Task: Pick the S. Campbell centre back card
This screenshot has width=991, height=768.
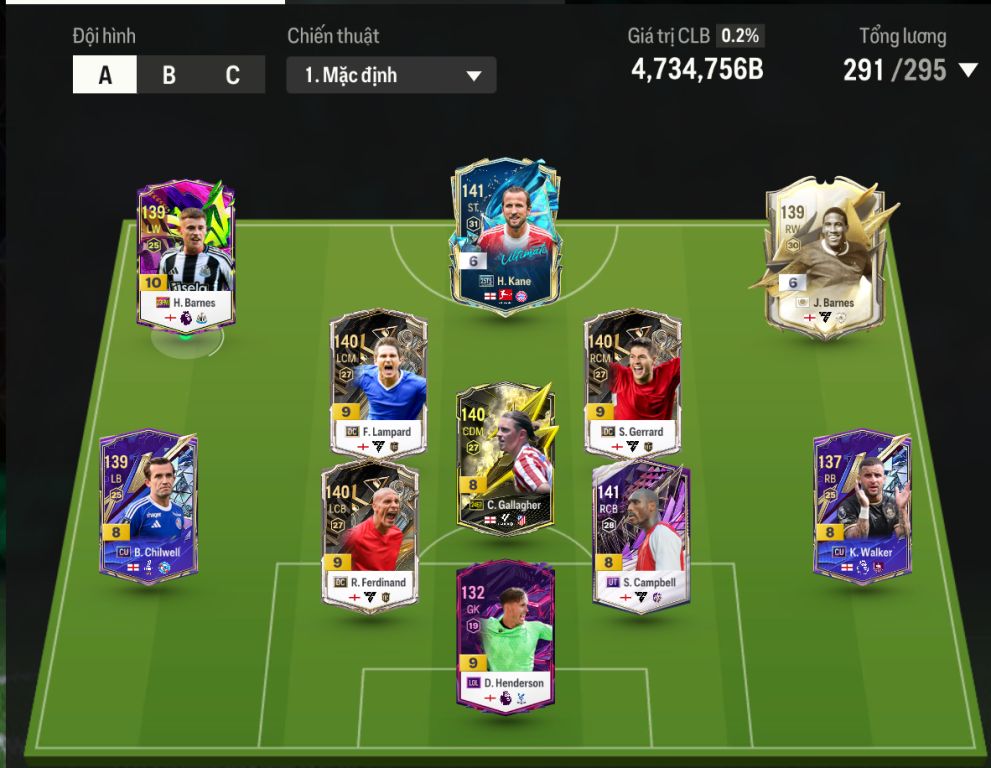Action: (641, 533)
